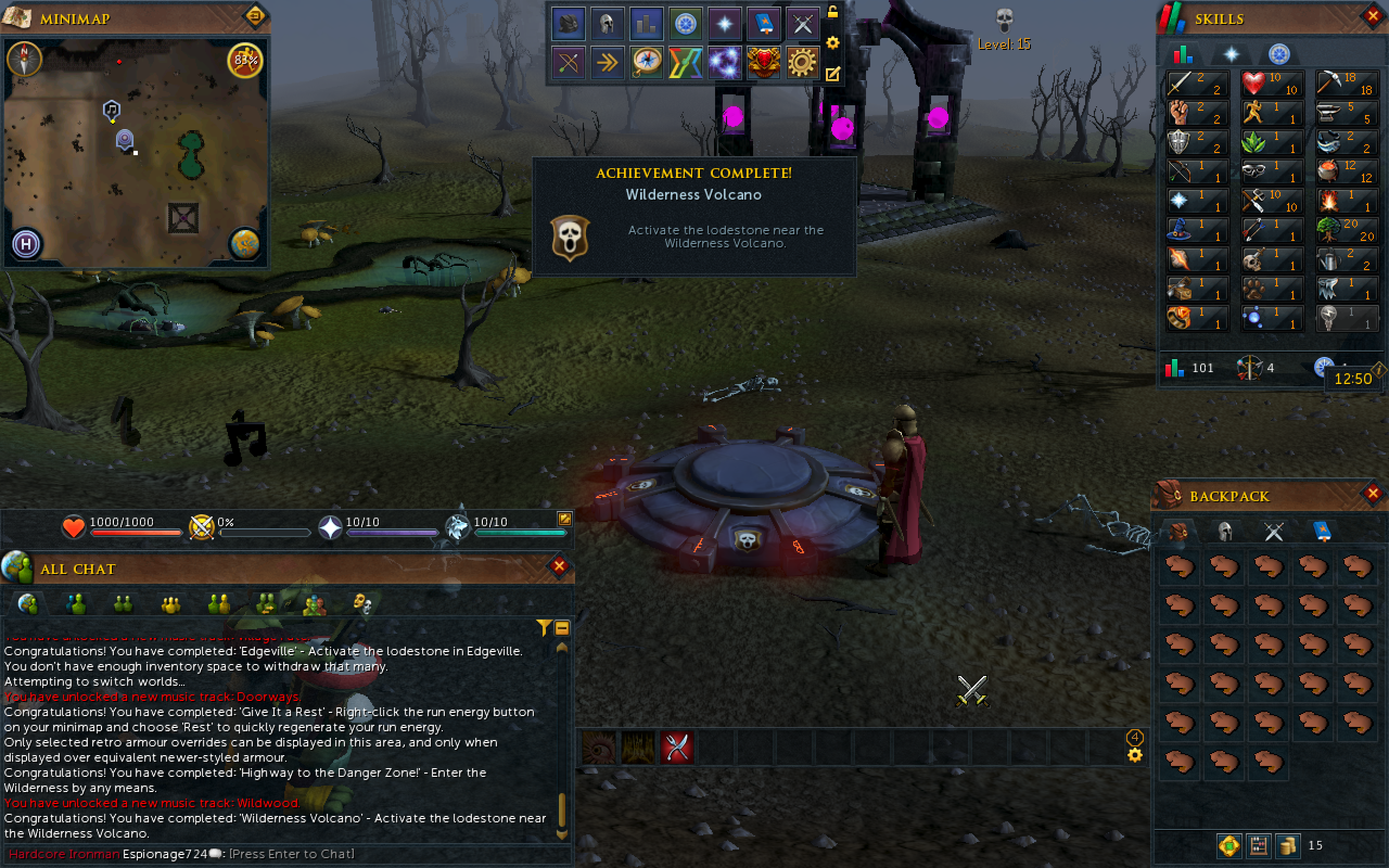
Task: Open the Cooking skill entry
Action: [1346, 171]
